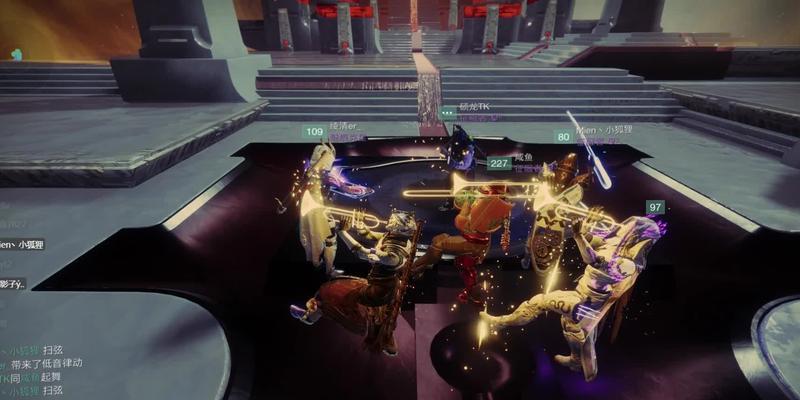Select Mien丶小狐狸 in the left player list

pyautogui.click(x=22, y=244)
